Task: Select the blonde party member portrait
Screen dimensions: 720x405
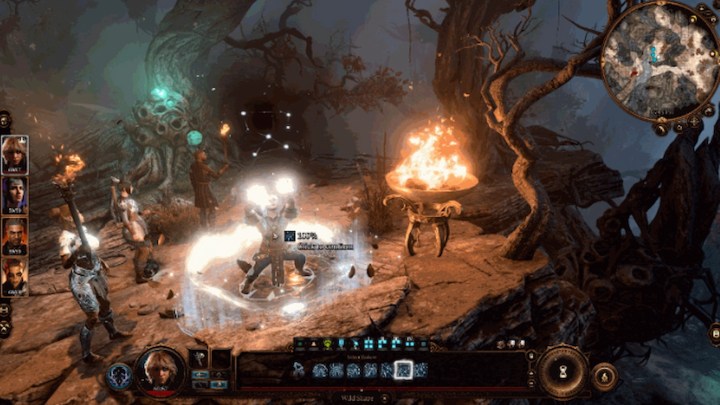Action: 15,154
